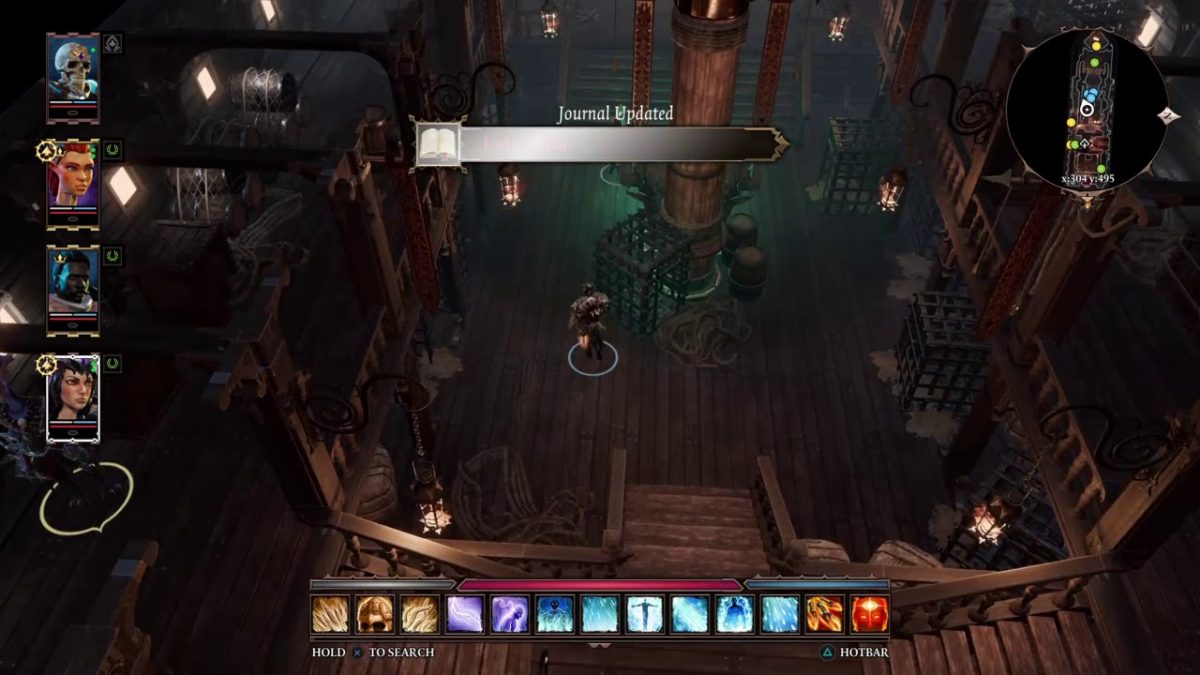Open the Journal Updated notification
This screenshot has height=675, width=1200.
coord(600,145)
